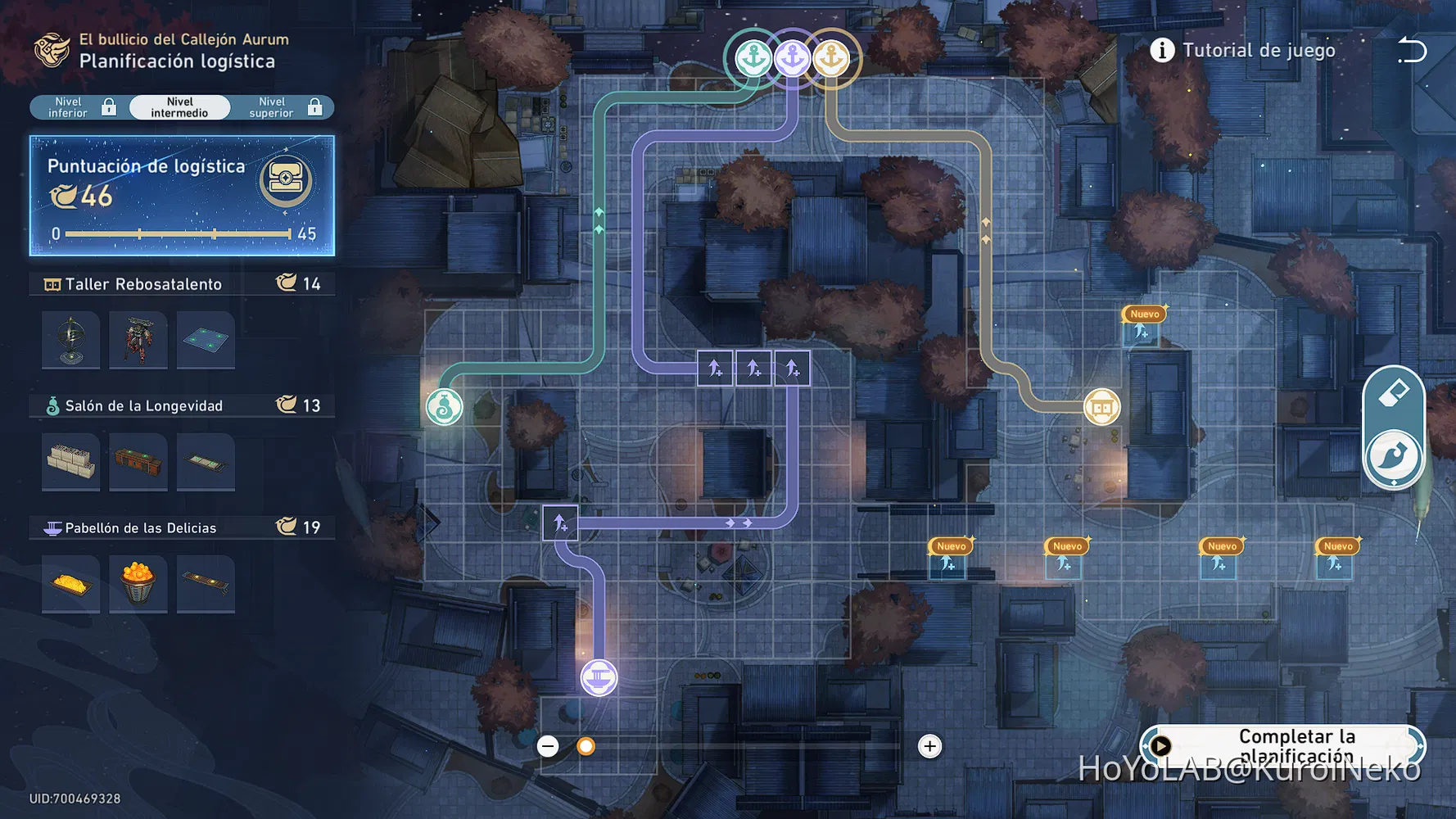Open Tutorial de juego
This screenshot has height=819, width=1456.
click(1245, 50)
